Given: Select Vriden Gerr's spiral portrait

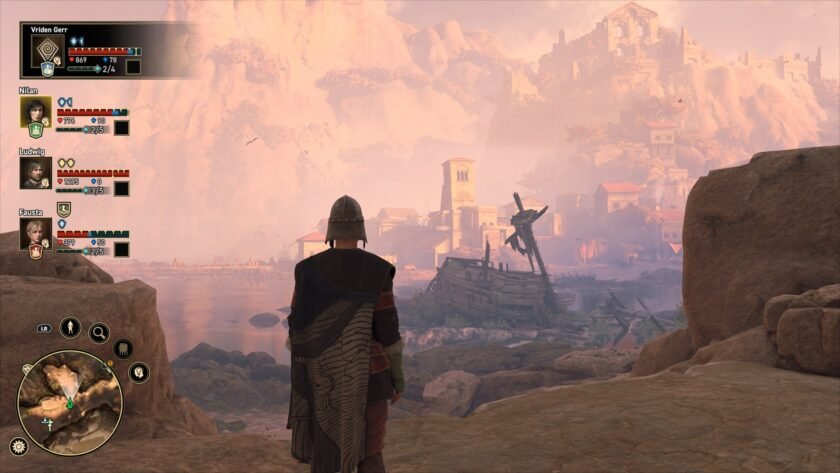Looking at the screenshot, I should tap(47, 51).
